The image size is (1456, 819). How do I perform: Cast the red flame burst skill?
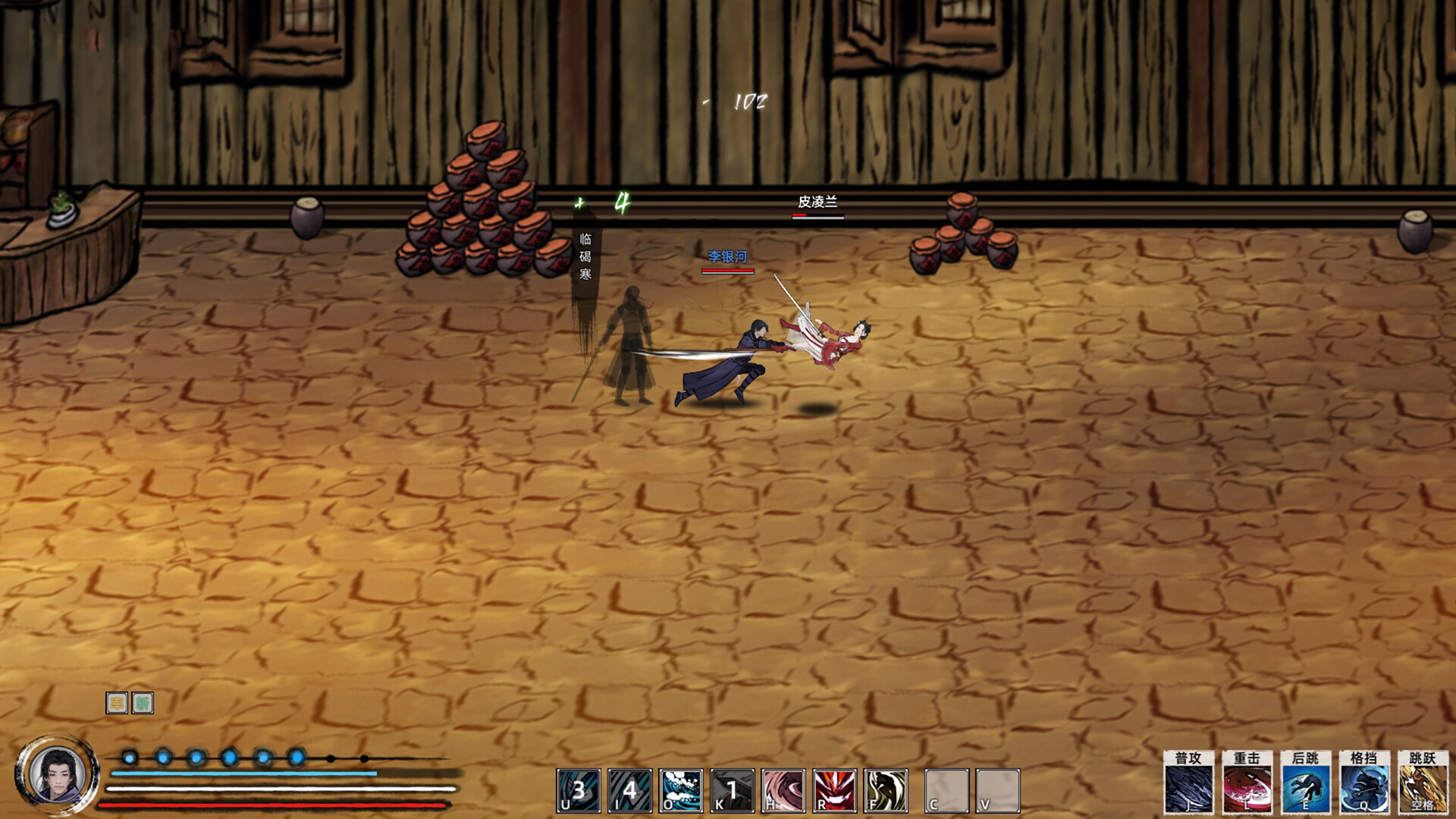click(x=835, y=791)
